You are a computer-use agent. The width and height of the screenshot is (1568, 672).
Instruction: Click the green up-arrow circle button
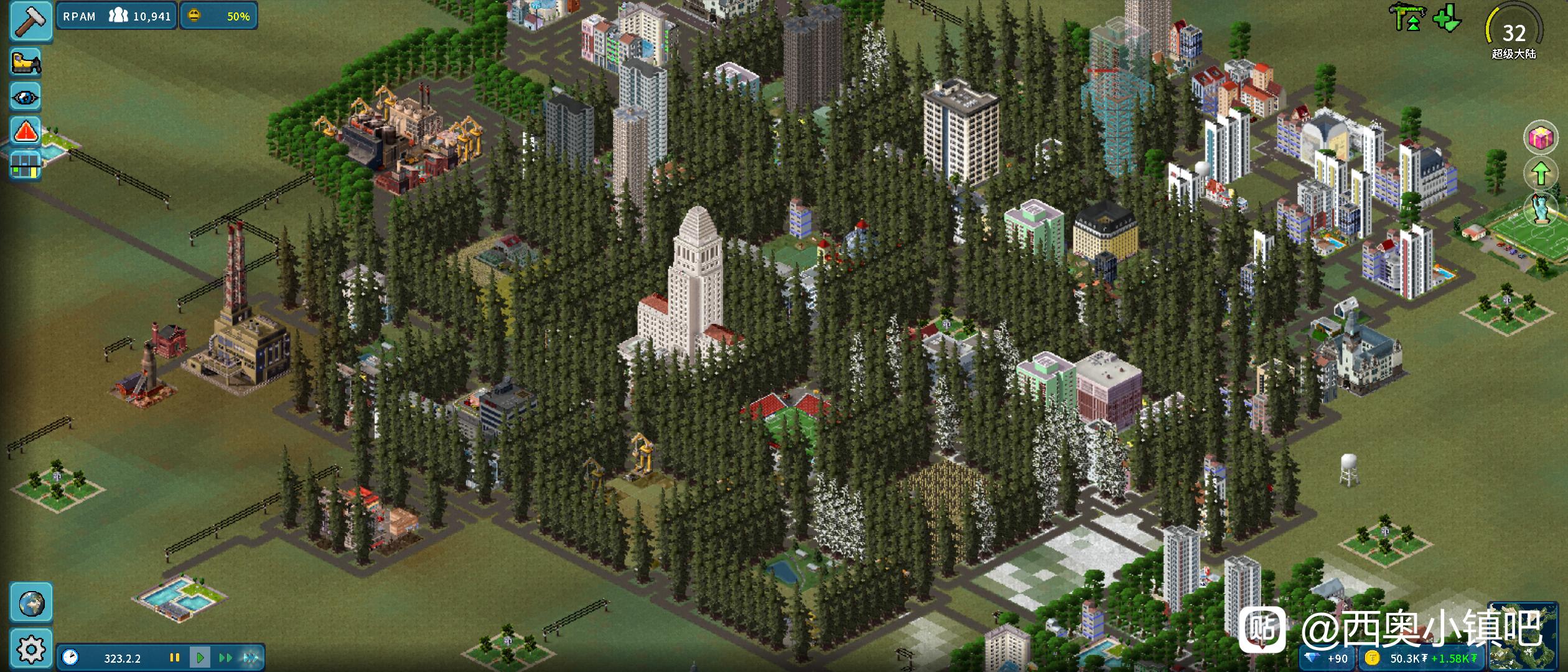[1541, 173]
